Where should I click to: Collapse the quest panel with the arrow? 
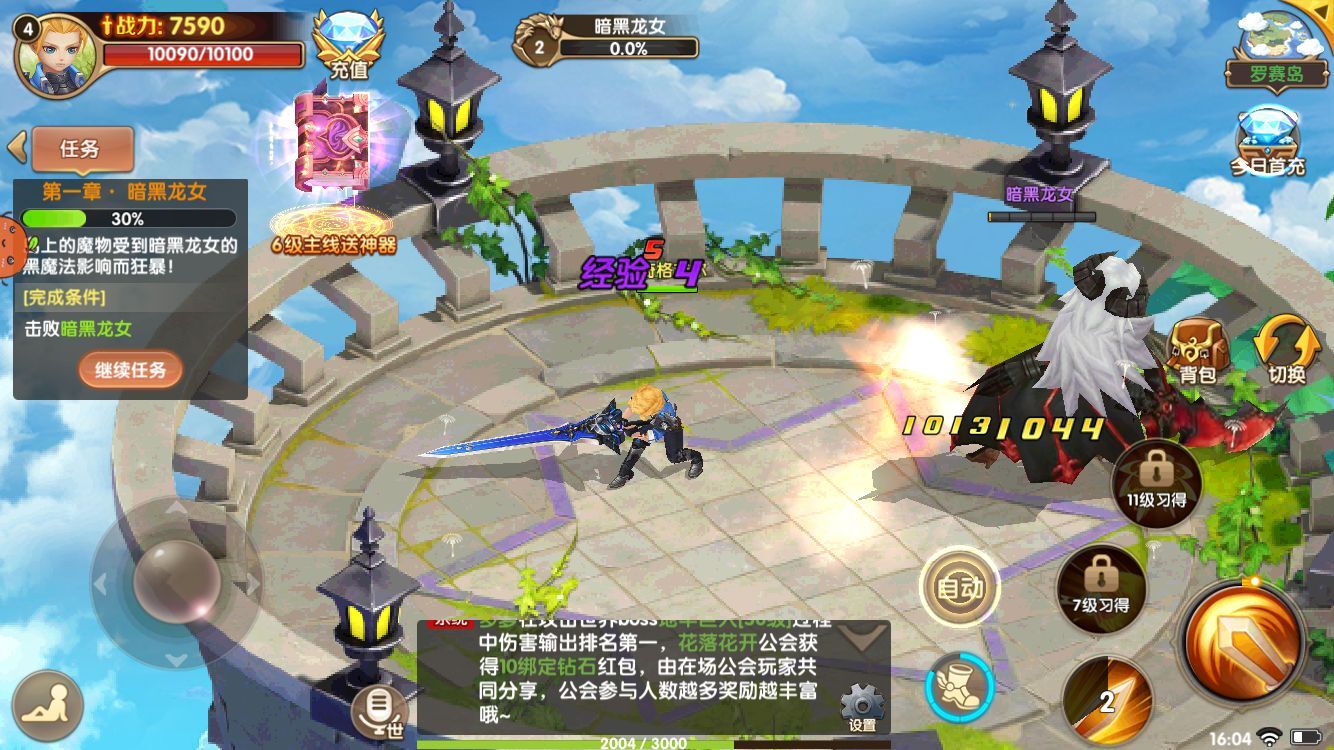(x=16, y=148)
